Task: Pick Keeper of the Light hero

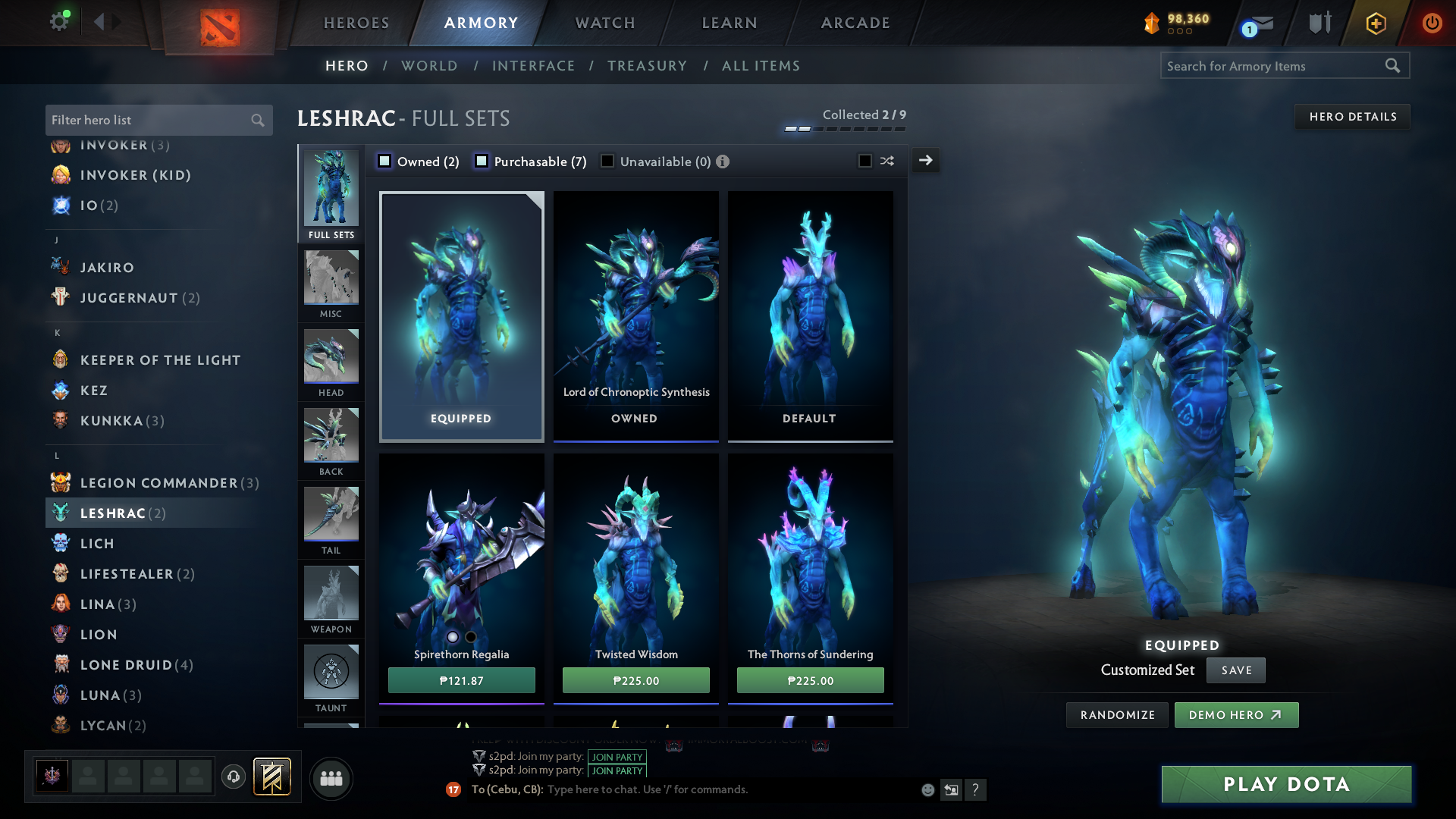Action: click(x=160, y=360)
